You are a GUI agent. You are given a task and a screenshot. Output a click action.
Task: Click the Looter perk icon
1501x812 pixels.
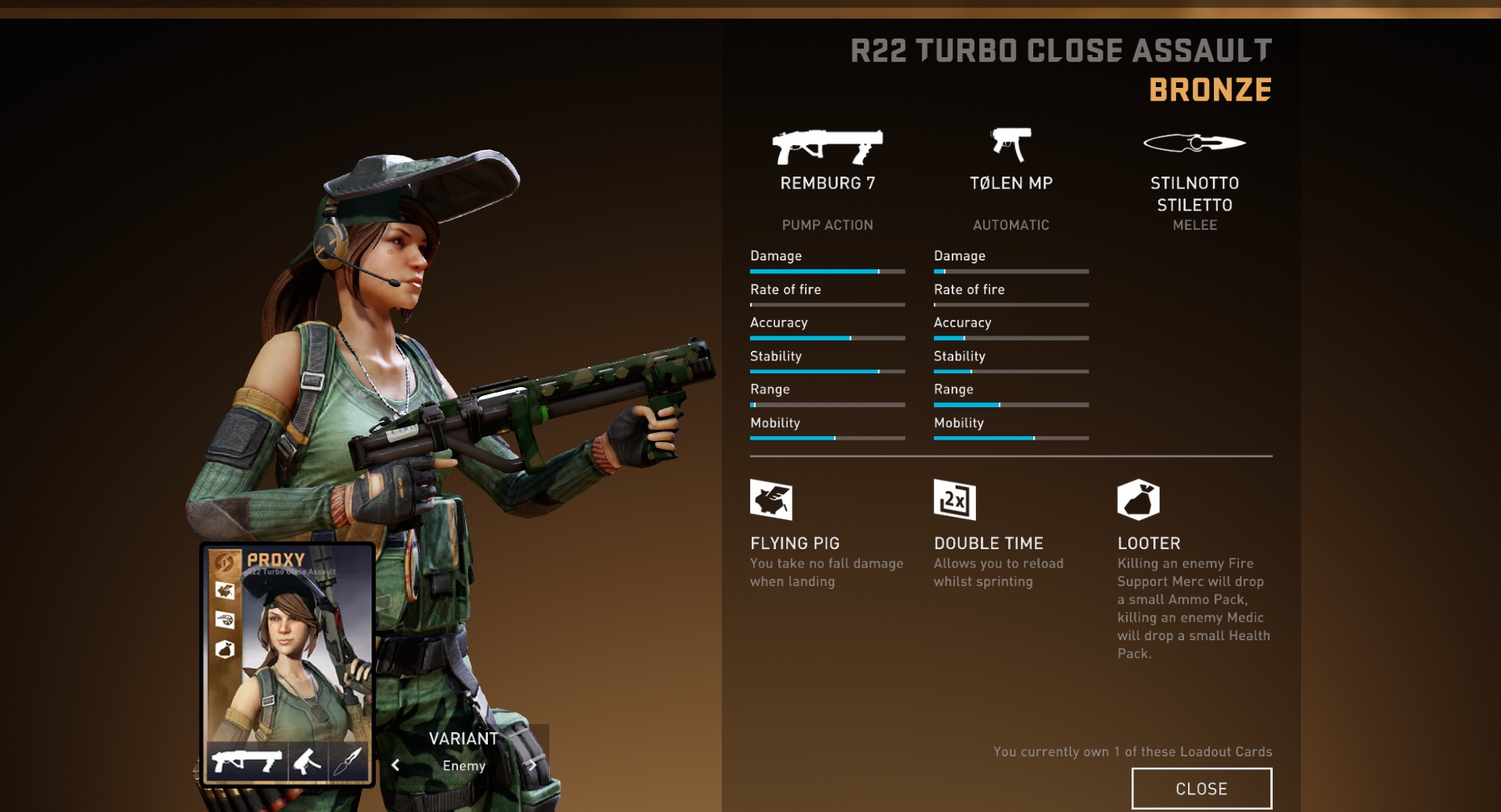(1138, 500)
